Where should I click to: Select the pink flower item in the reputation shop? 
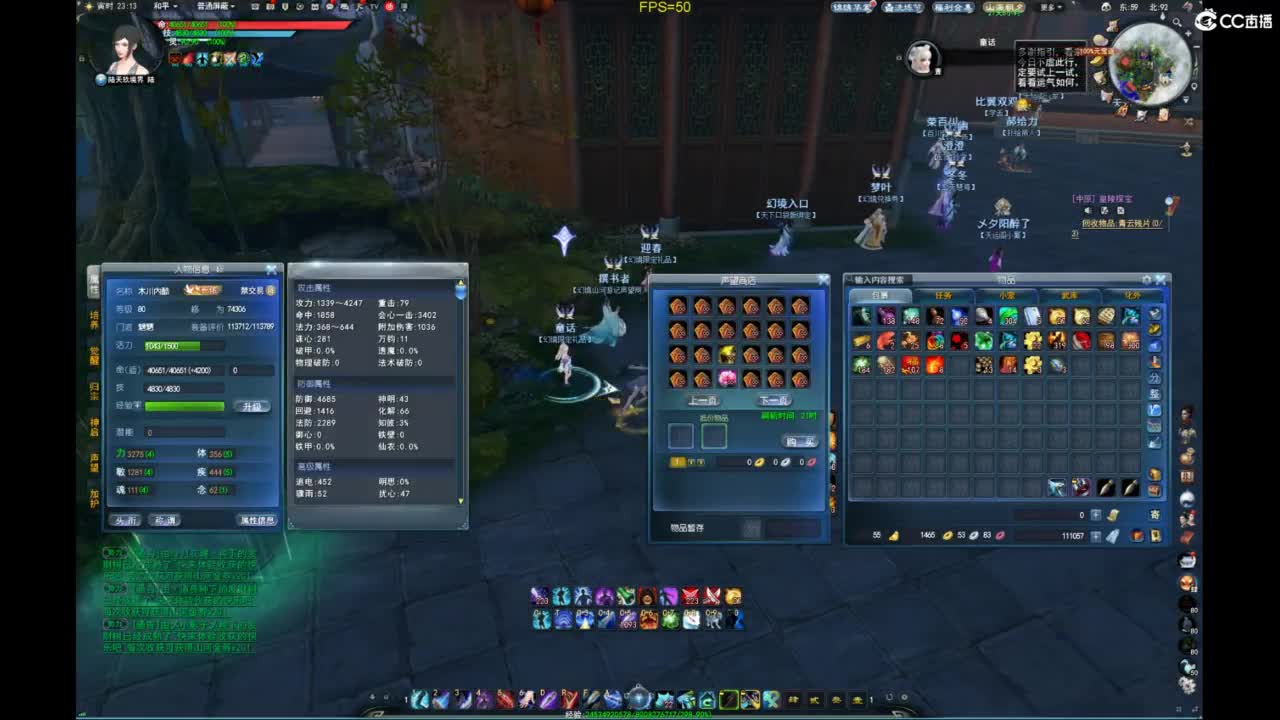(x=727, y=378)
